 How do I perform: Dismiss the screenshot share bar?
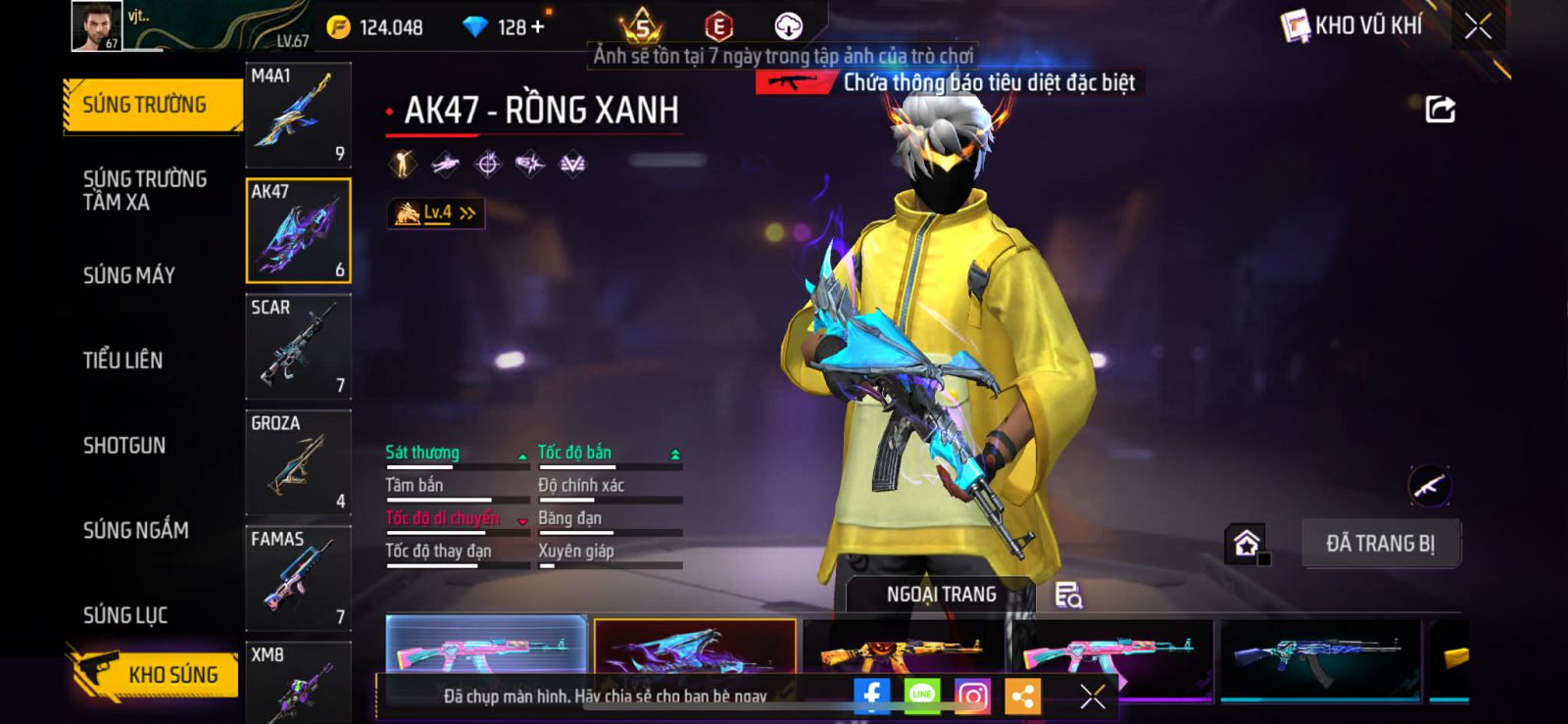[1092, 697]
